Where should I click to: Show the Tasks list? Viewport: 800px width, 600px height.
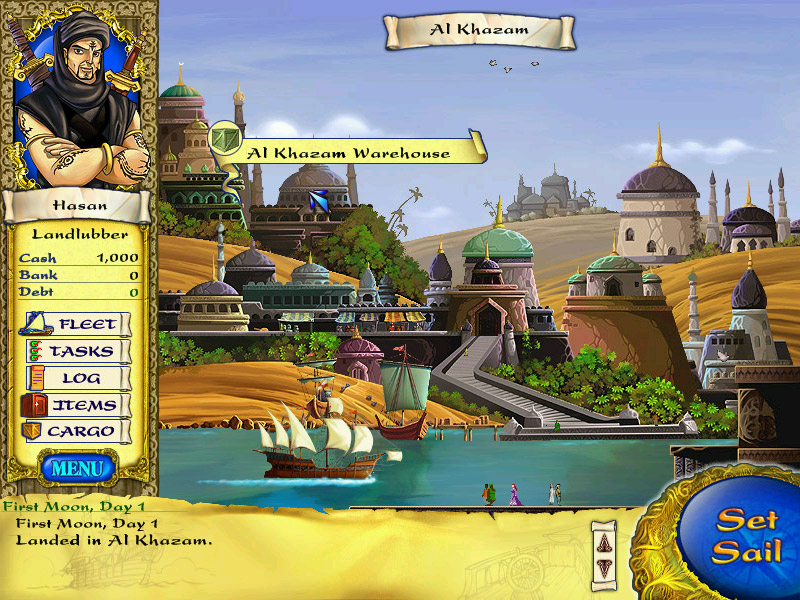pyautogui.click(x=76, y=351)
